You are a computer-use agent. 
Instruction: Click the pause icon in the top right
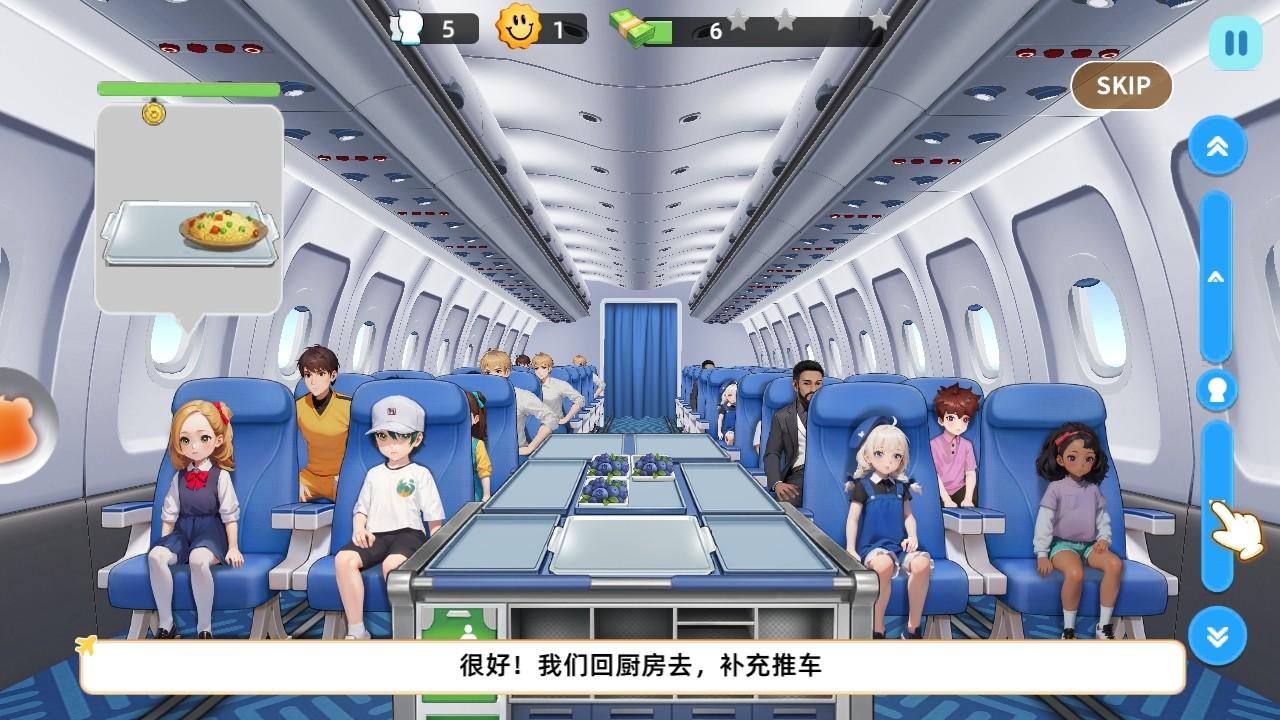point(1237,41)
